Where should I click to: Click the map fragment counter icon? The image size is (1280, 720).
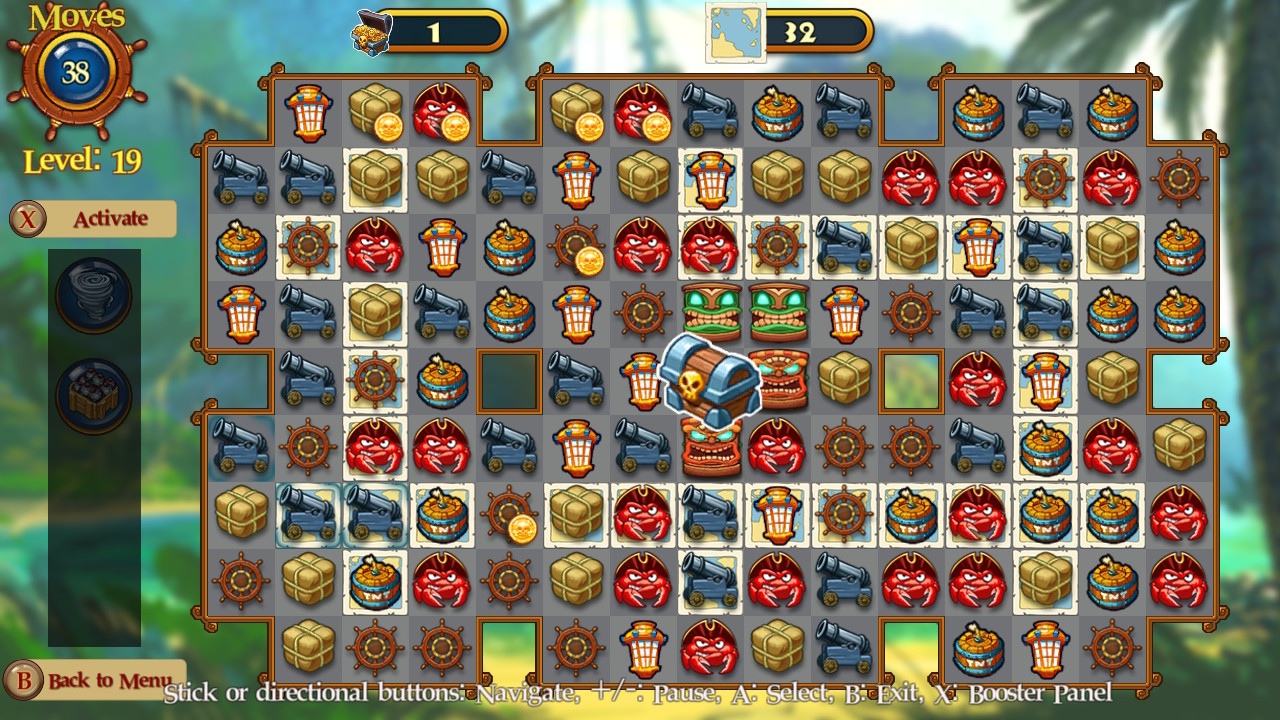[737, 30]
